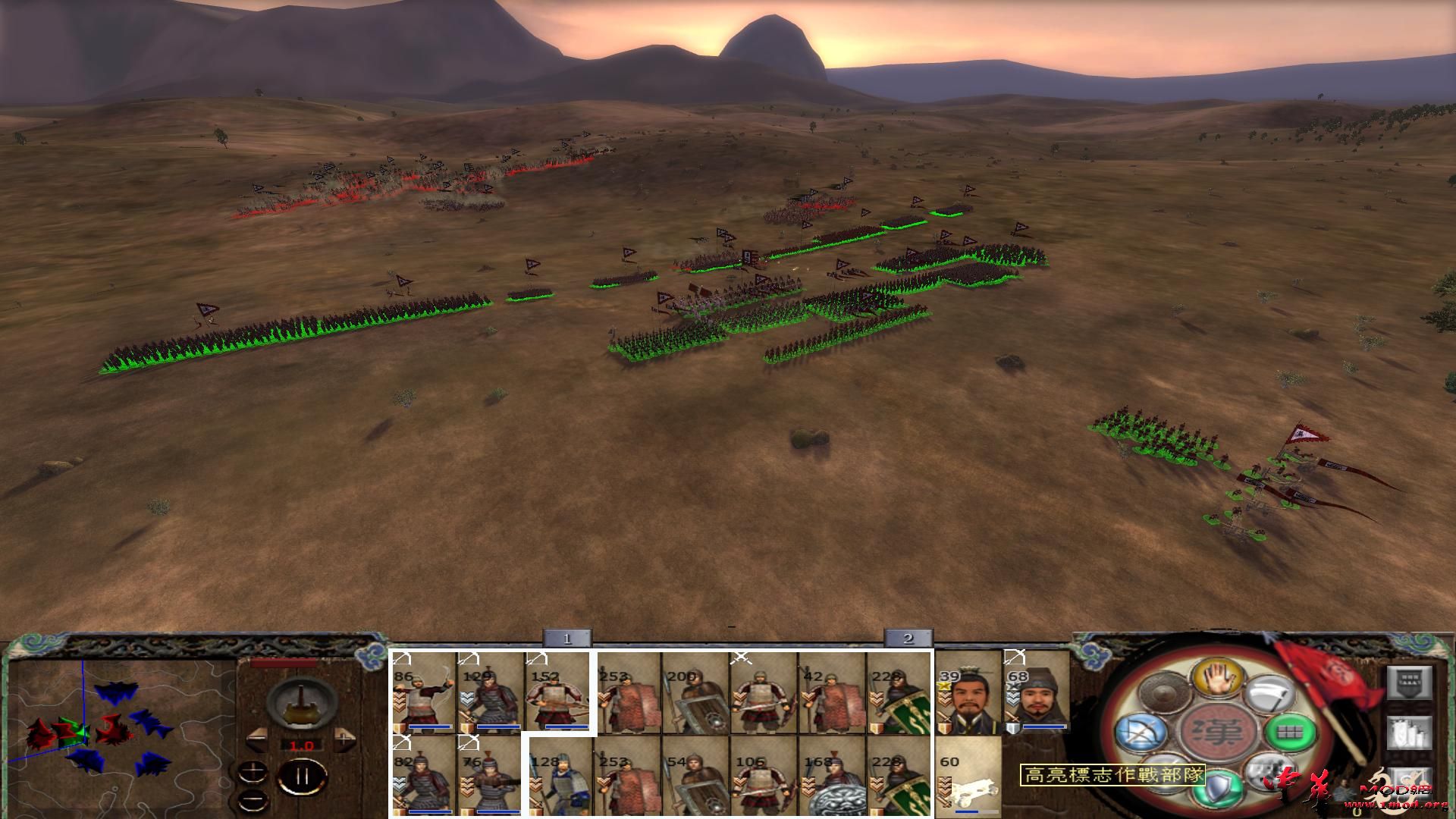
Task: Decrease game speed with the left arrow
Action: coord(257,739)
